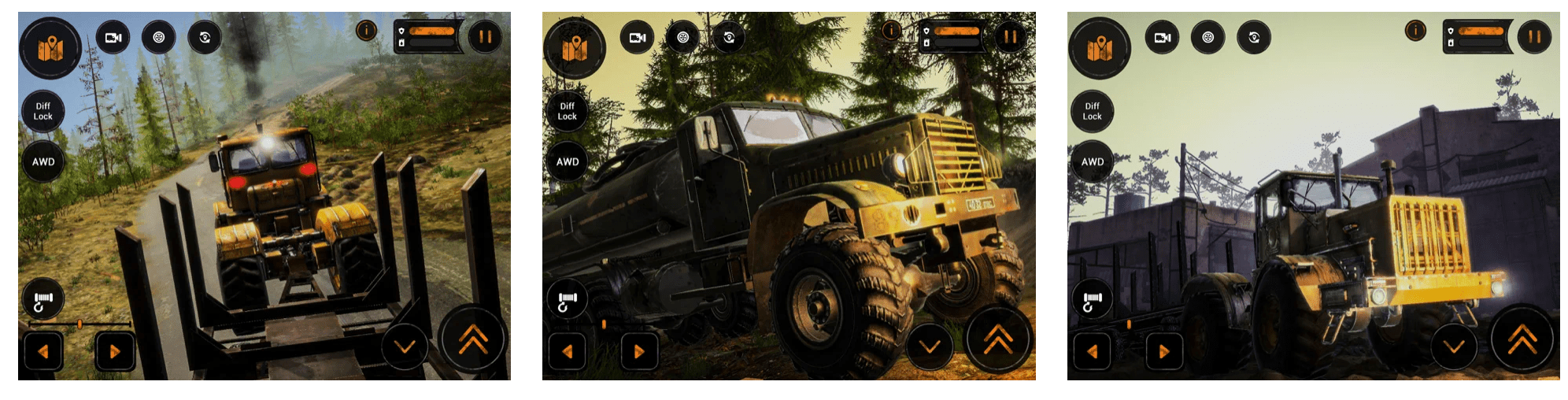Pause the game in the tanker truck screenshot
The width and height of the screenshot is (1568, 400).
pyautogui.click(x=1010, y=36)
